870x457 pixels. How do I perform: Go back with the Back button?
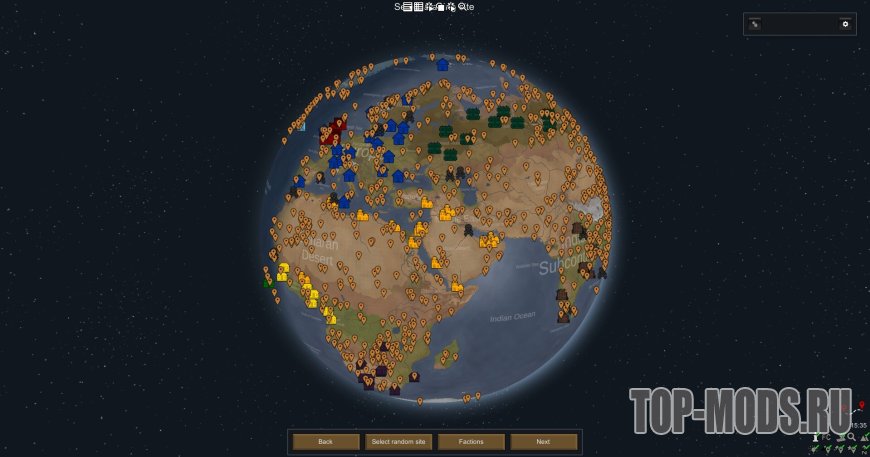(x=325, y=441)
